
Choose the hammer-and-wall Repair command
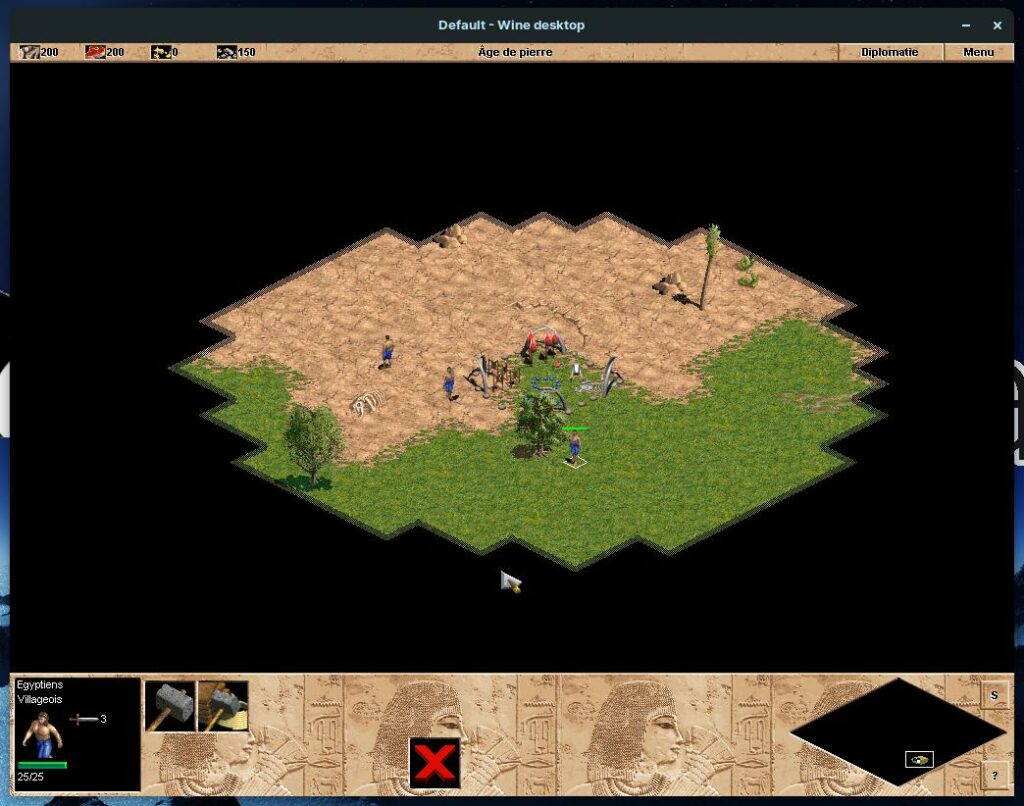[223, 706]
